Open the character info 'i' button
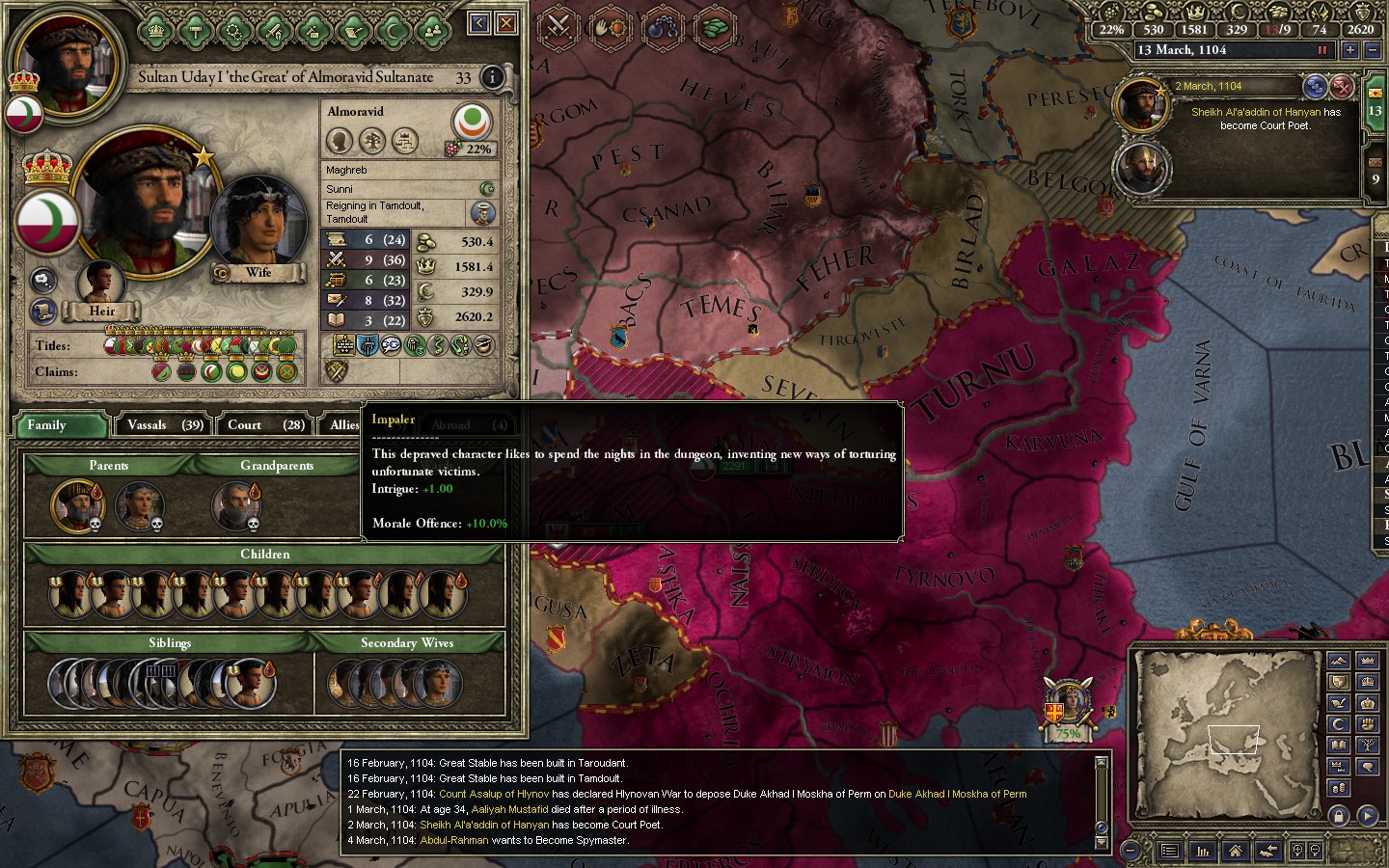This screenshot has height=868, width=1389. (x=492, y=77)
